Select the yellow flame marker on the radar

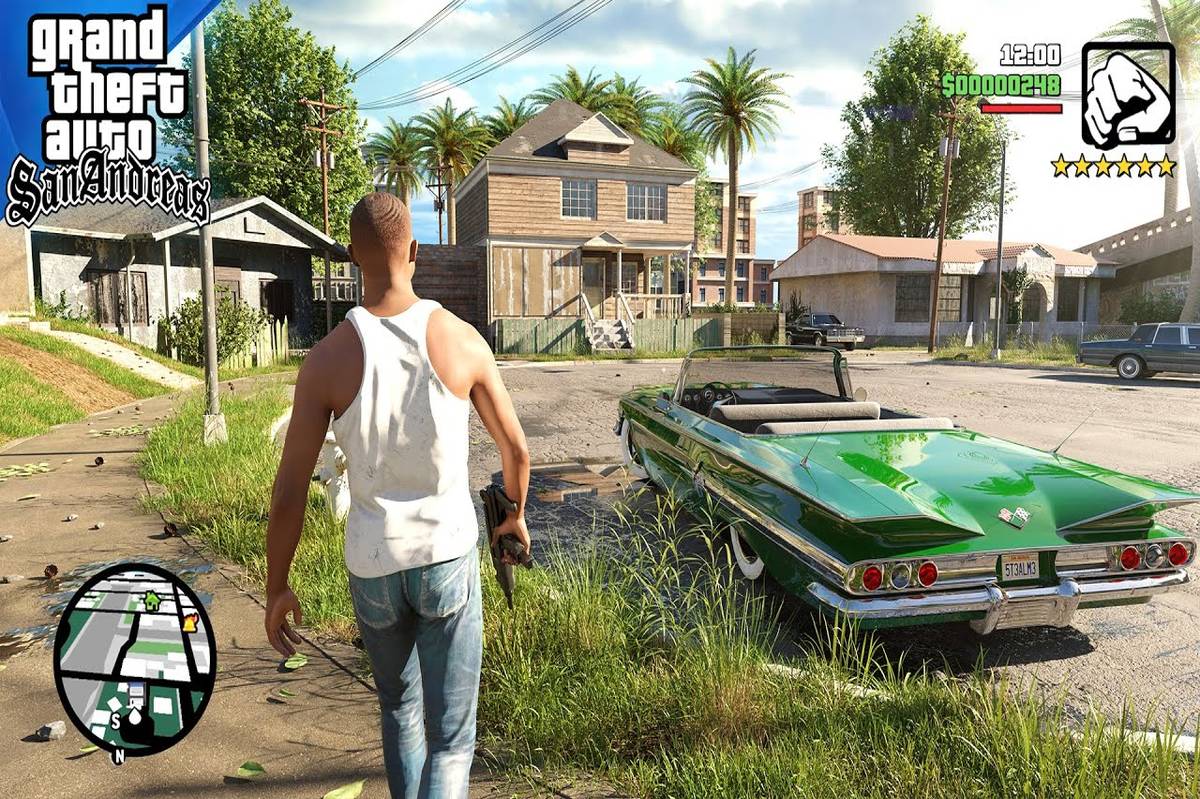190,622
